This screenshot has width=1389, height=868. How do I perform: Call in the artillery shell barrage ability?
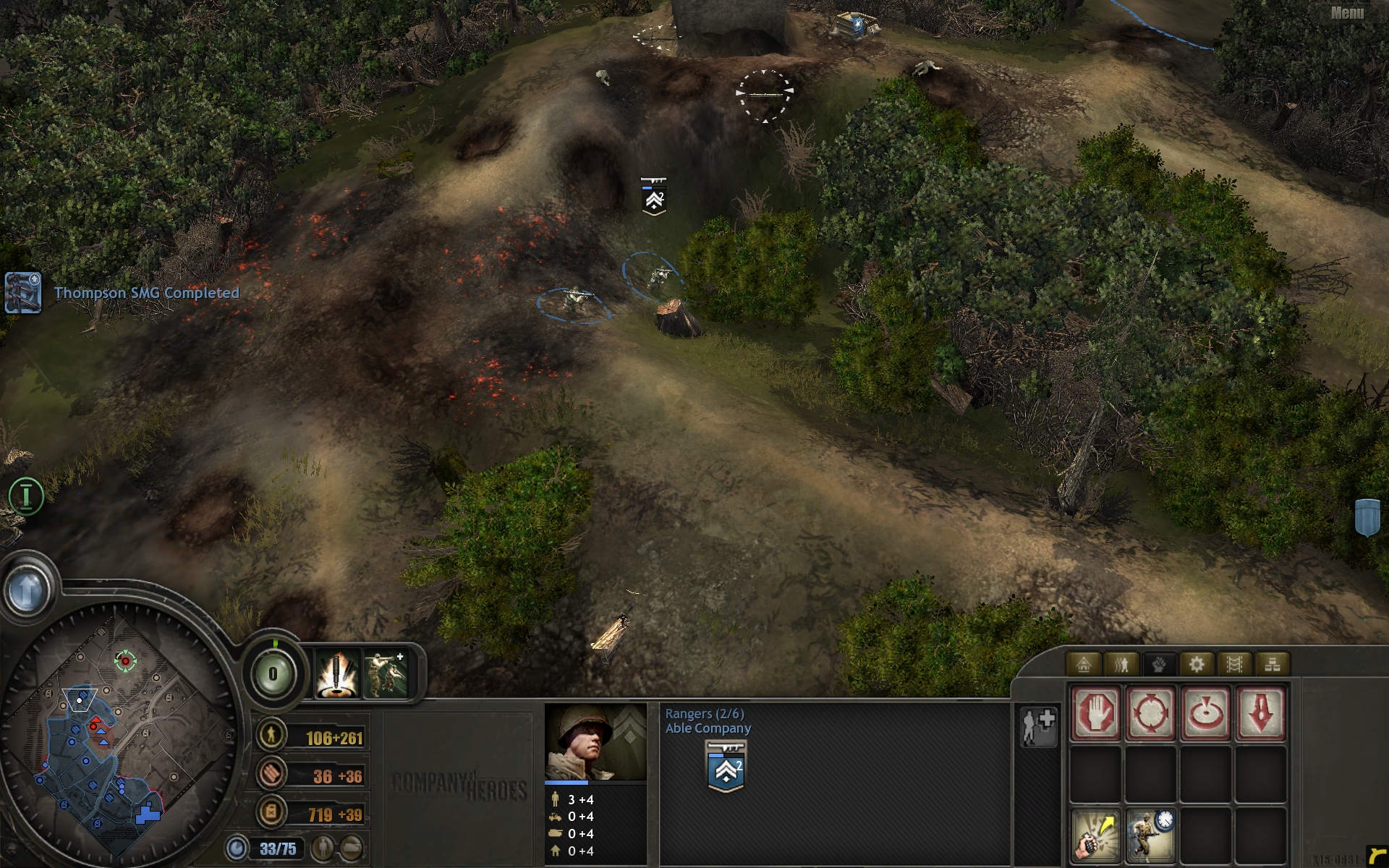(x=337, y=674)
